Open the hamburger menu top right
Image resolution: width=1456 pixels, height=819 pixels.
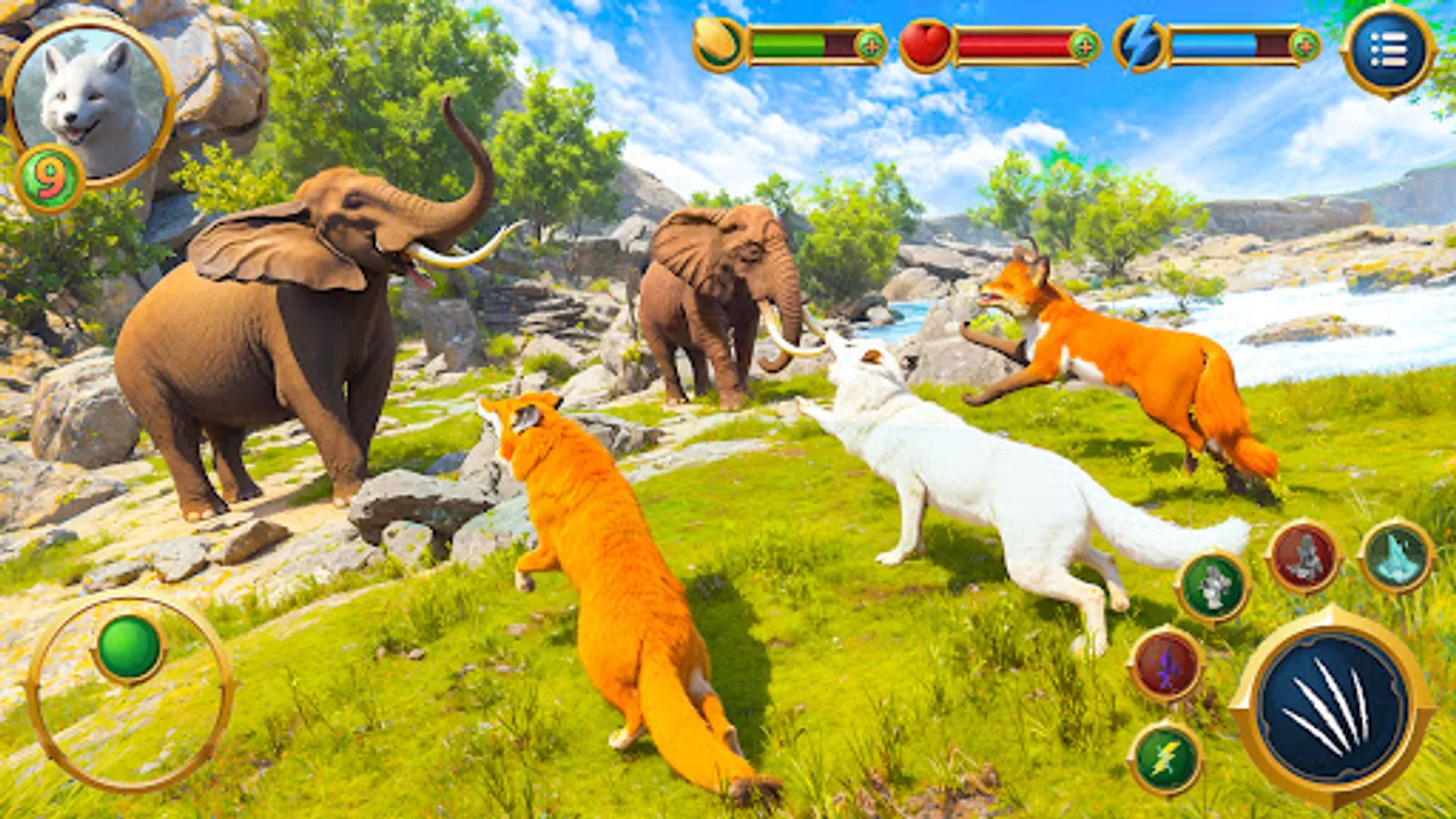point(1392,45)
